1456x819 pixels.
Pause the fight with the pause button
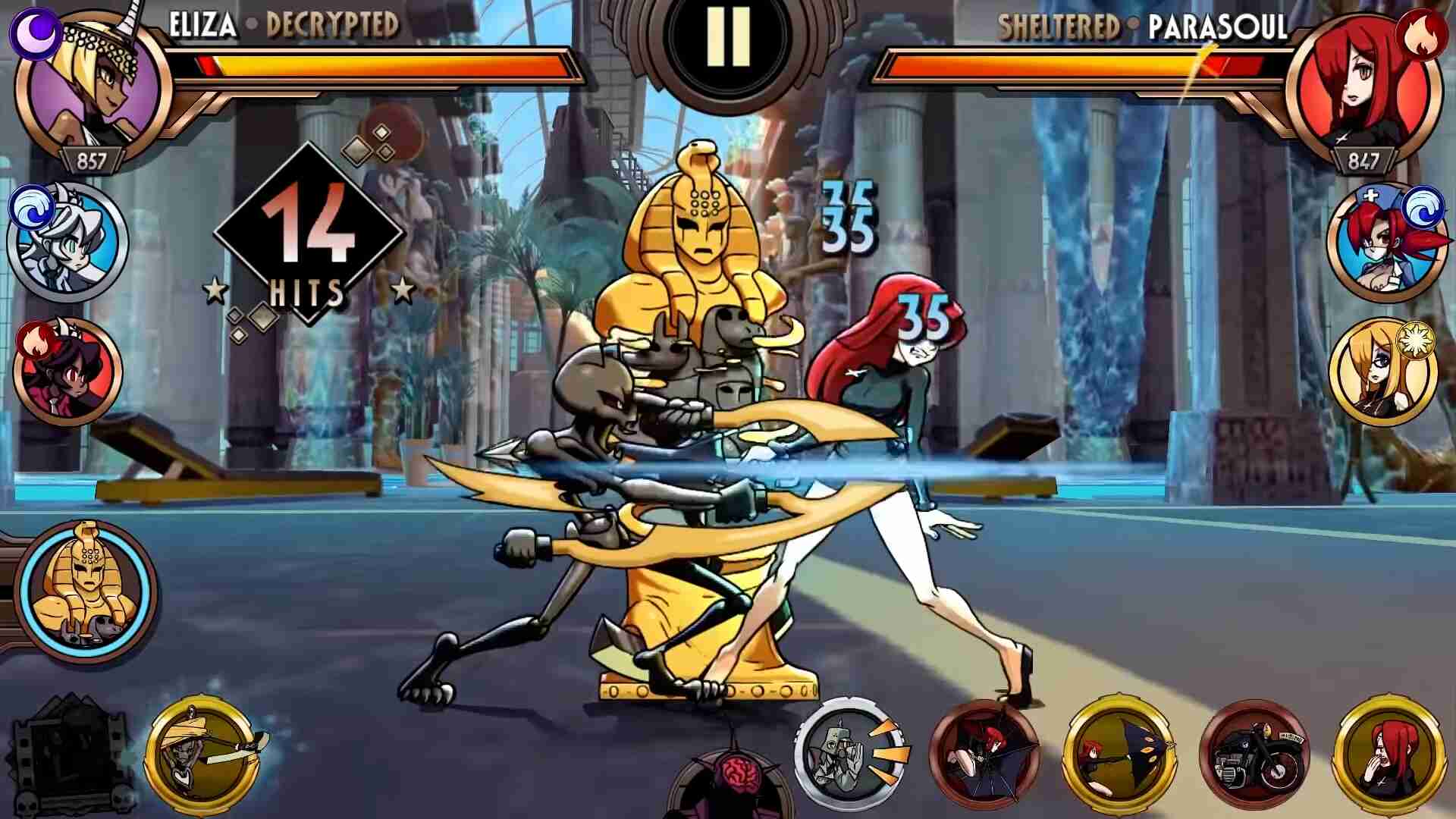point(727,38)
